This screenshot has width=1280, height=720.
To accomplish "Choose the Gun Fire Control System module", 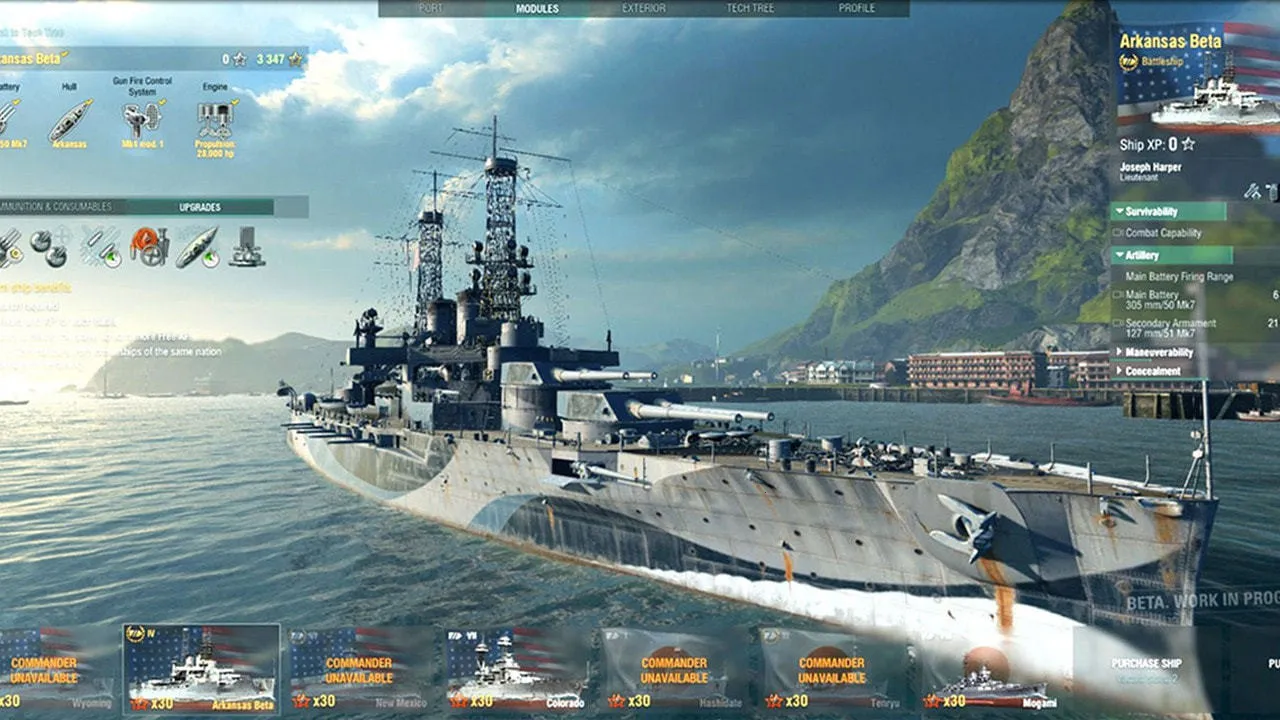I will point(142,118).
